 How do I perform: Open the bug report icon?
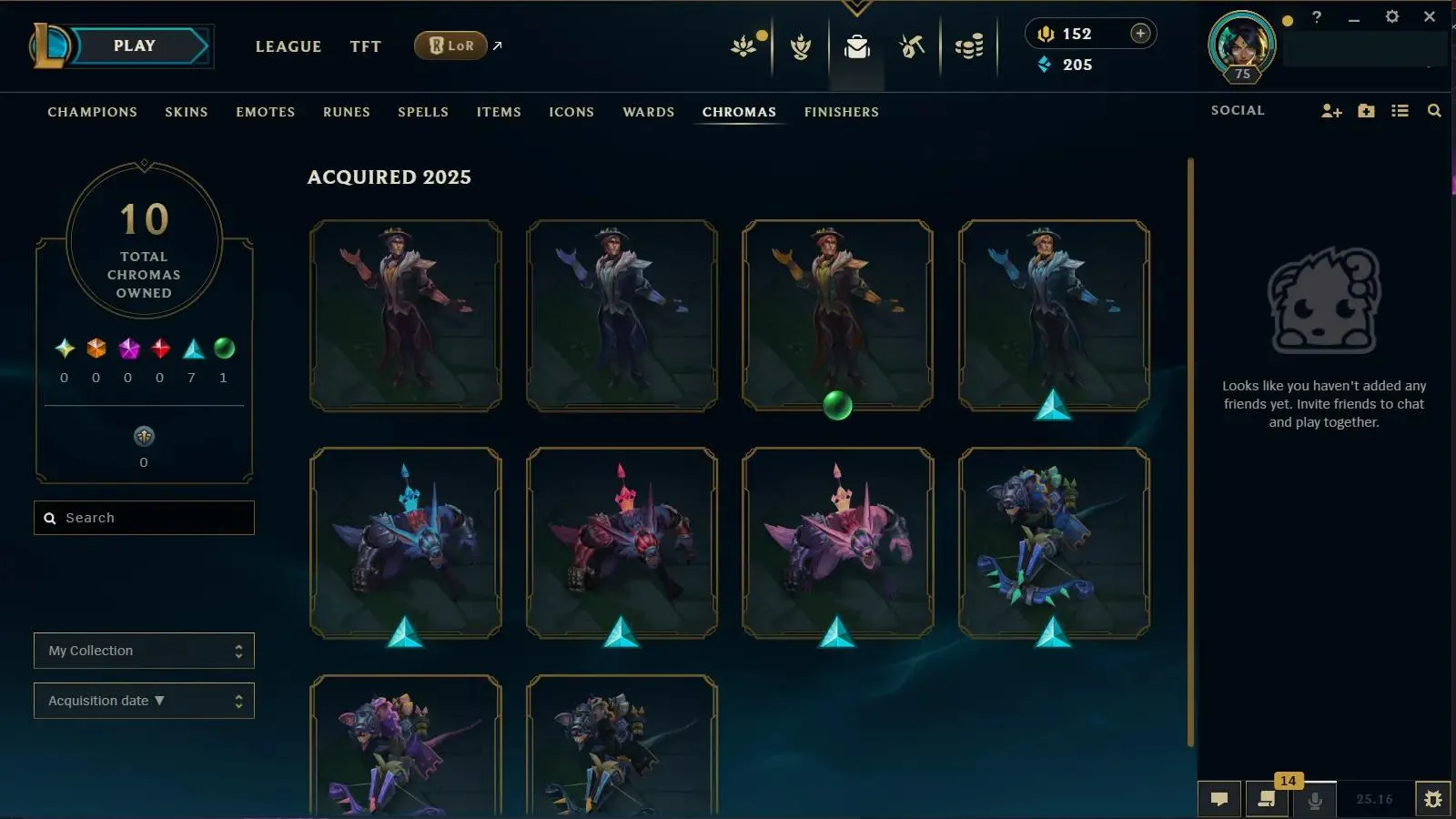click(1433, 800)
